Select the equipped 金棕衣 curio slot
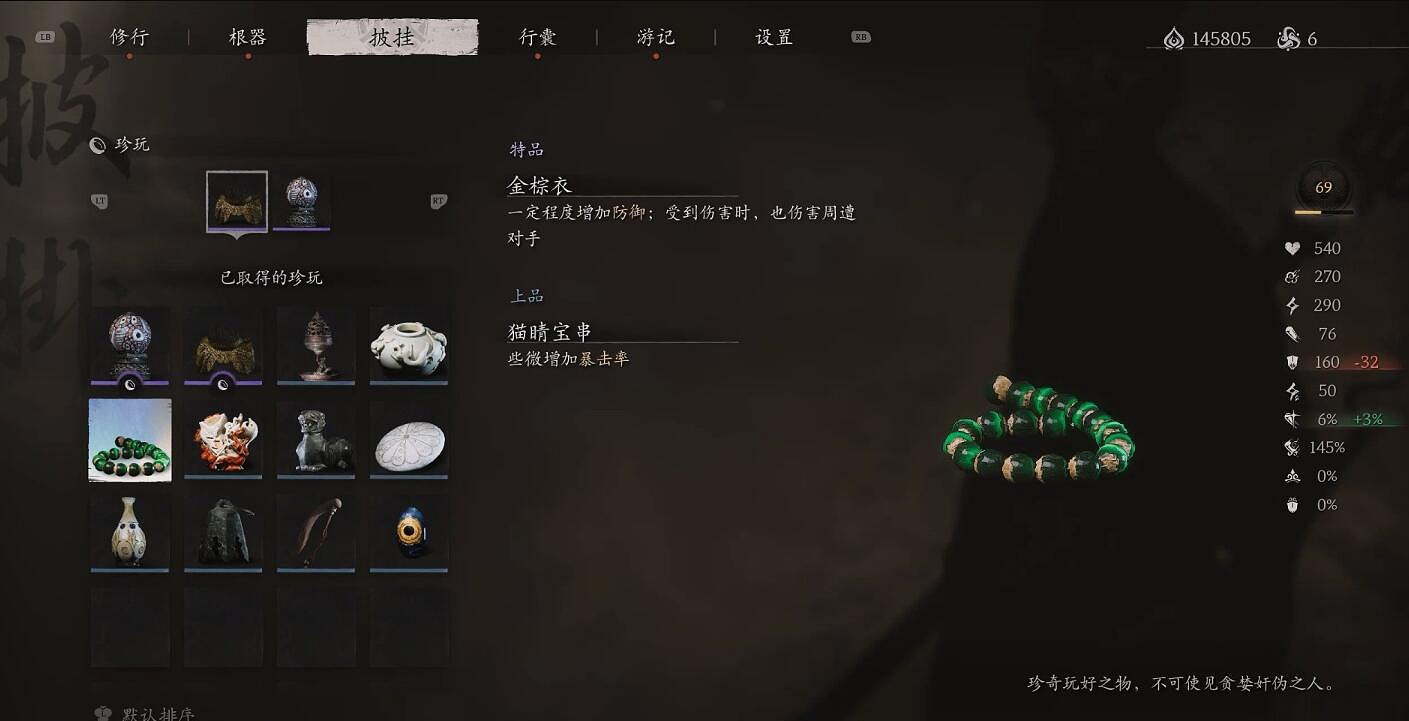 237,201
